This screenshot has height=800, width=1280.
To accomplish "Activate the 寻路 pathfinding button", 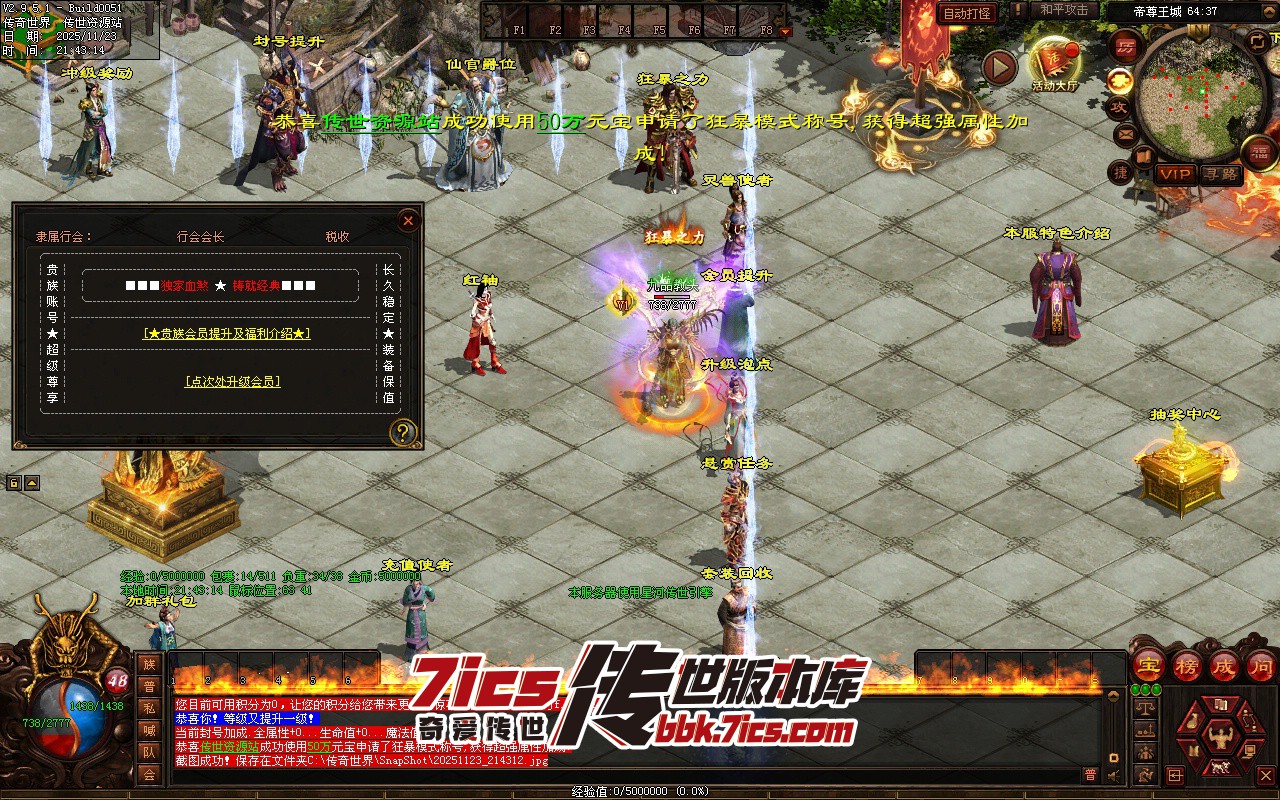I will click(x=1219, y=174).
